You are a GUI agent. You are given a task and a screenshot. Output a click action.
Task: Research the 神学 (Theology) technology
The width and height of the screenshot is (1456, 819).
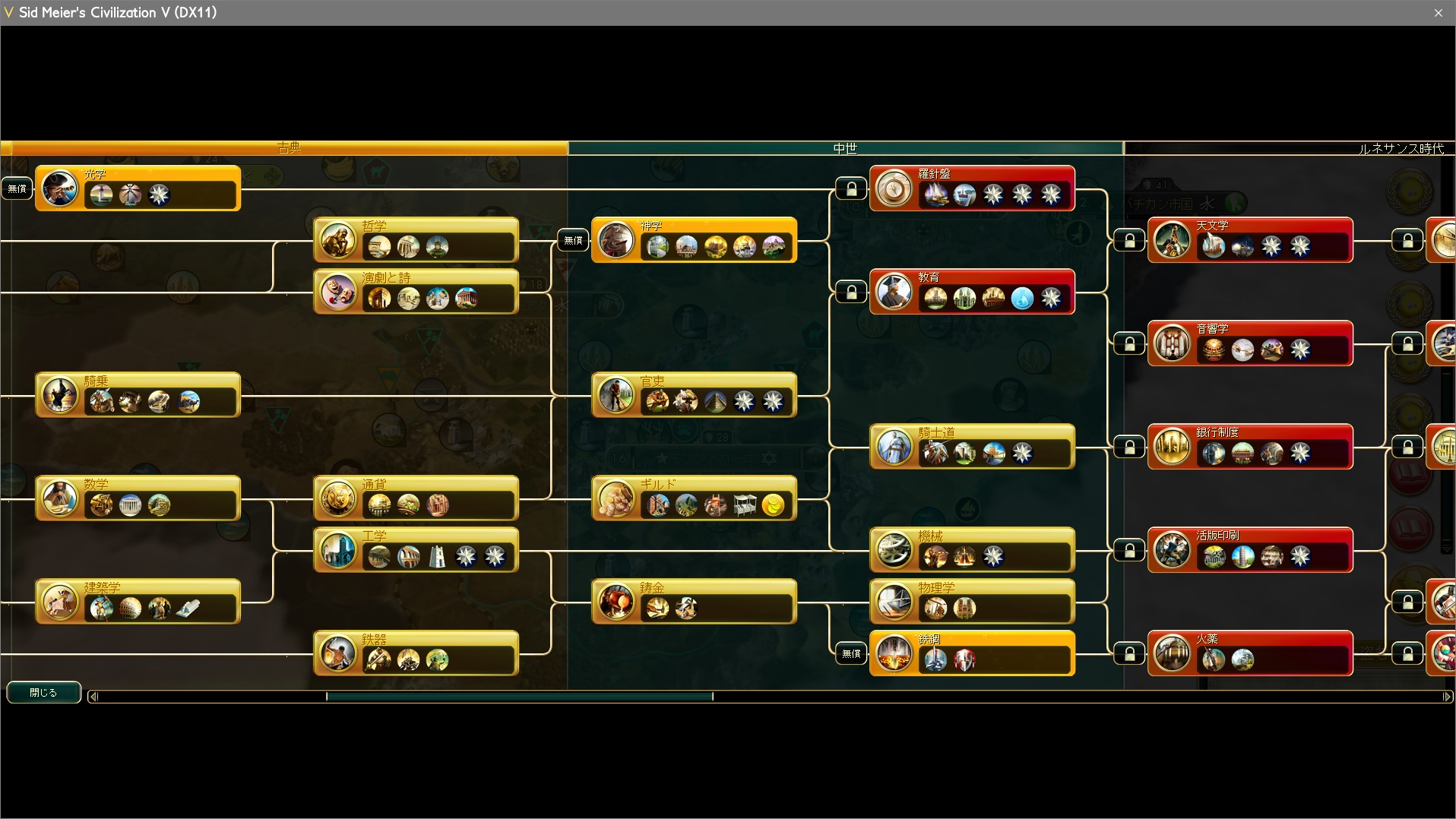(x=694, y=239)
